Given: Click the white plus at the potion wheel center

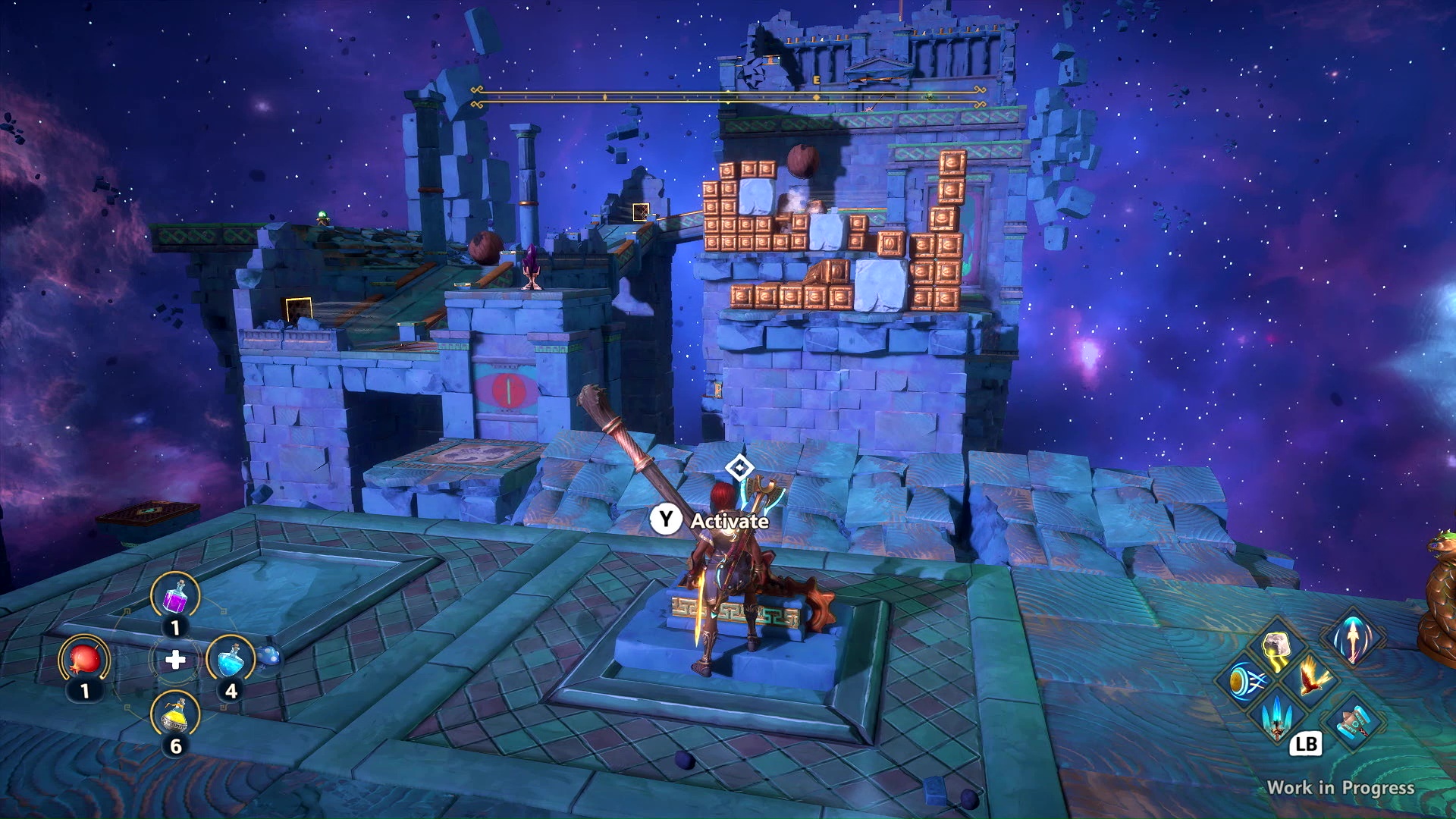Looking at the screenshot, I should (175, 660).
